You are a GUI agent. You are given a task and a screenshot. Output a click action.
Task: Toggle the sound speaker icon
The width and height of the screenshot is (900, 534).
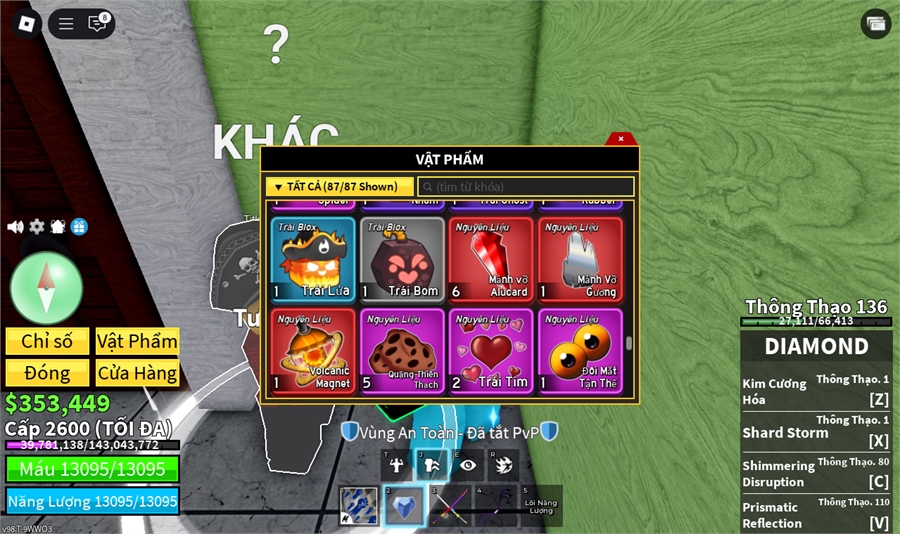15,227
